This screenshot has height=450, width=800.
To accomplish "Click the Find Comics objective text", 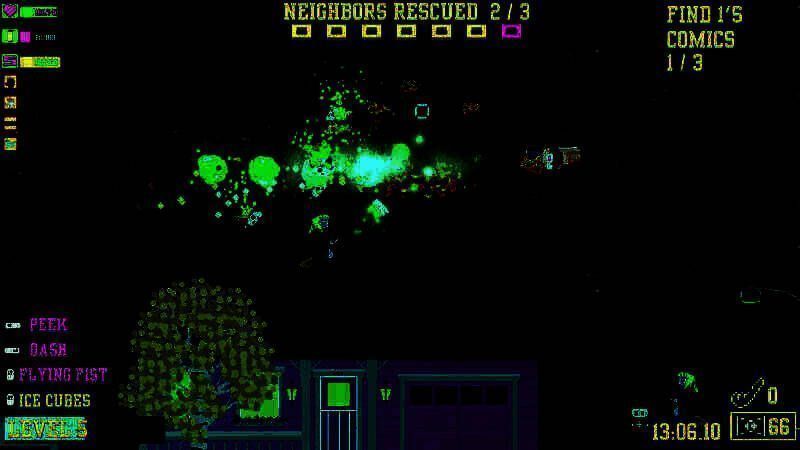I will pos(703,39).
